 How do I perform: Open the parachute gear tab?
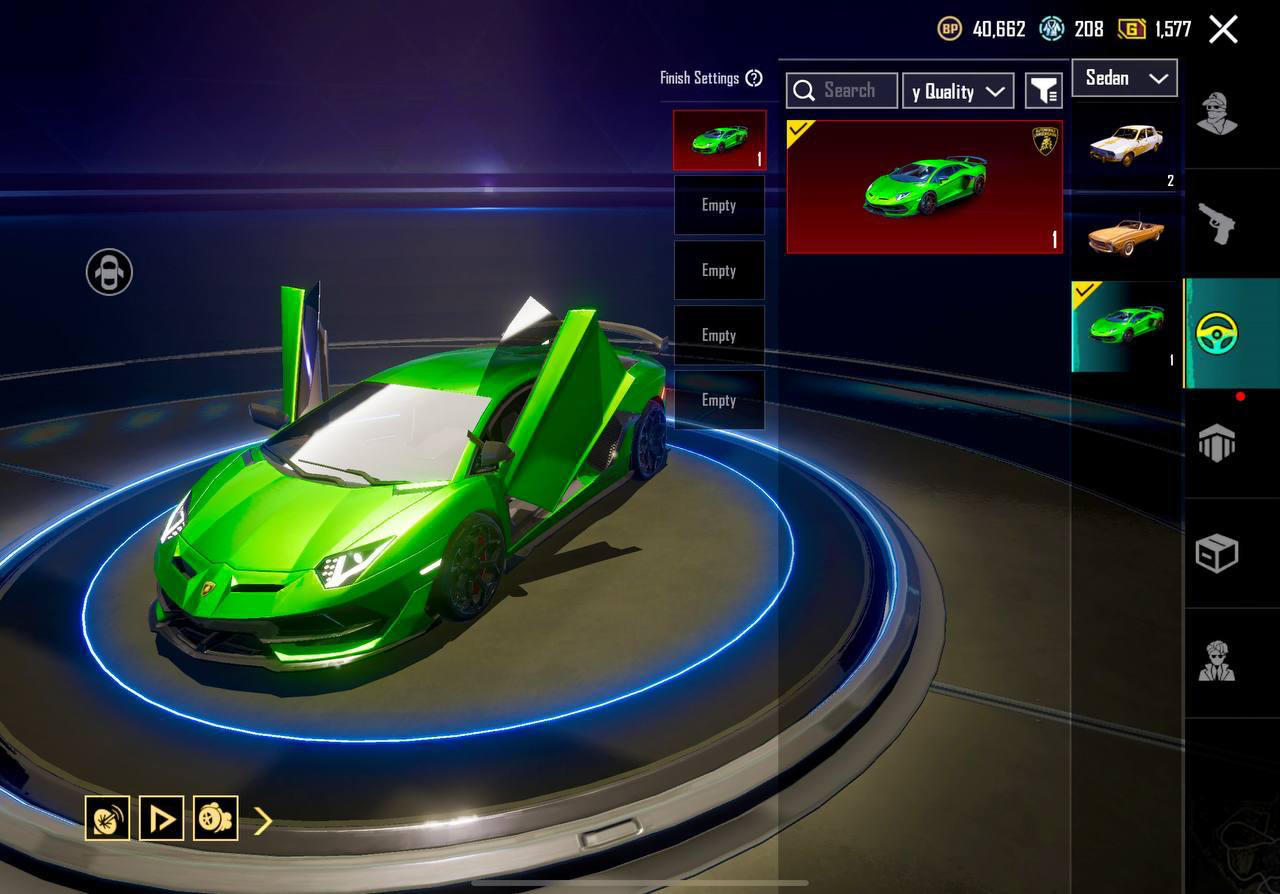1217,443
